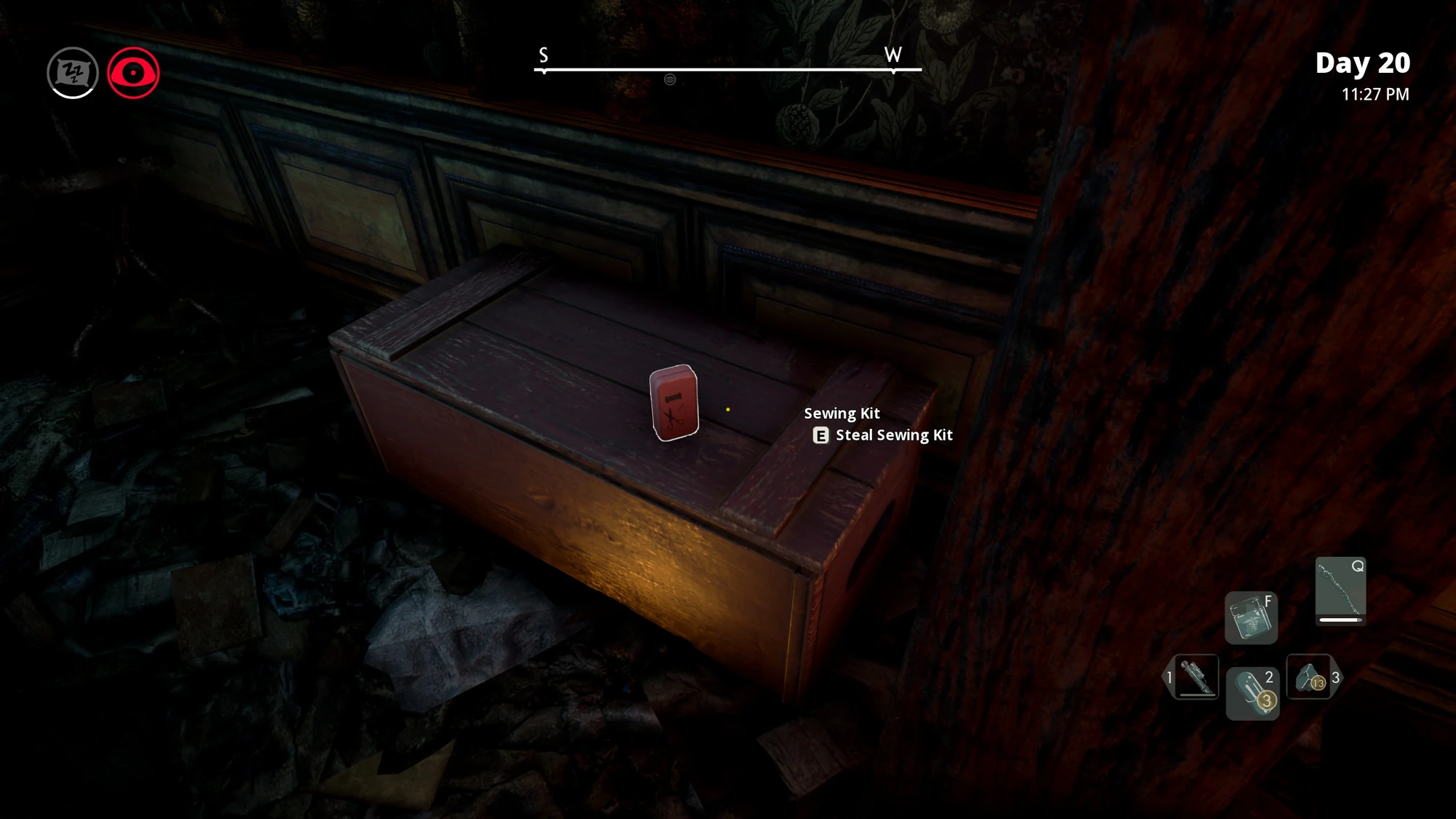Click the Sewing Kit label text
Screen dimensions: 1456x819
842,413
